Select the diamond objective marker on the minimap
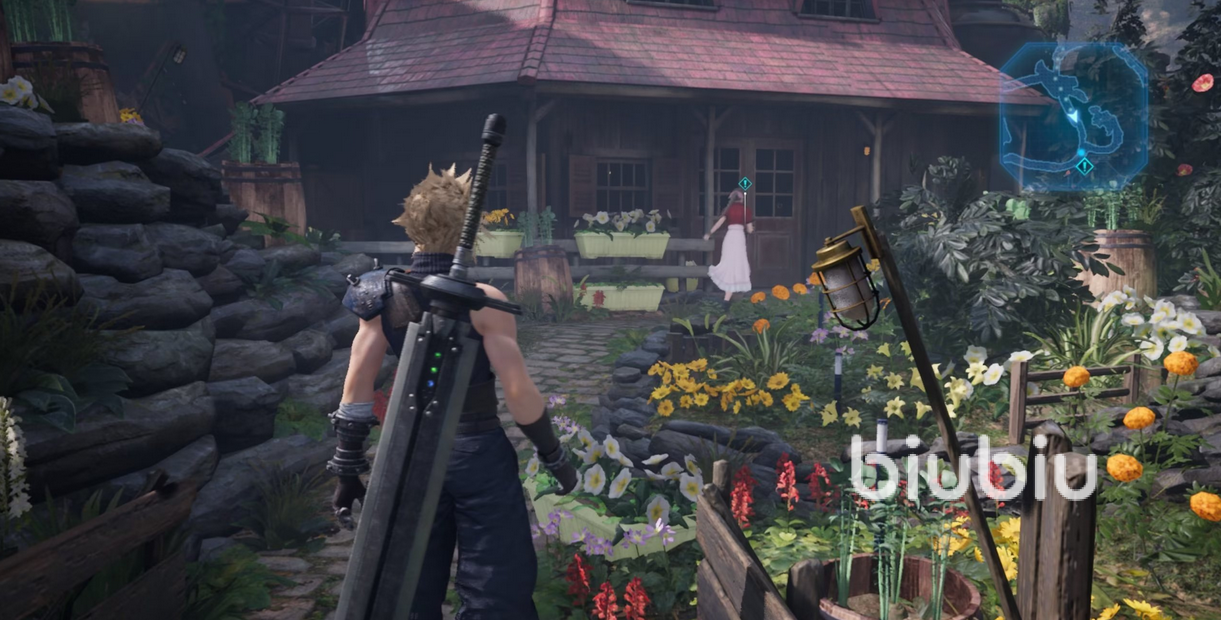The height and width of the screenshot is (620, 1221). tap(1084, 166)
